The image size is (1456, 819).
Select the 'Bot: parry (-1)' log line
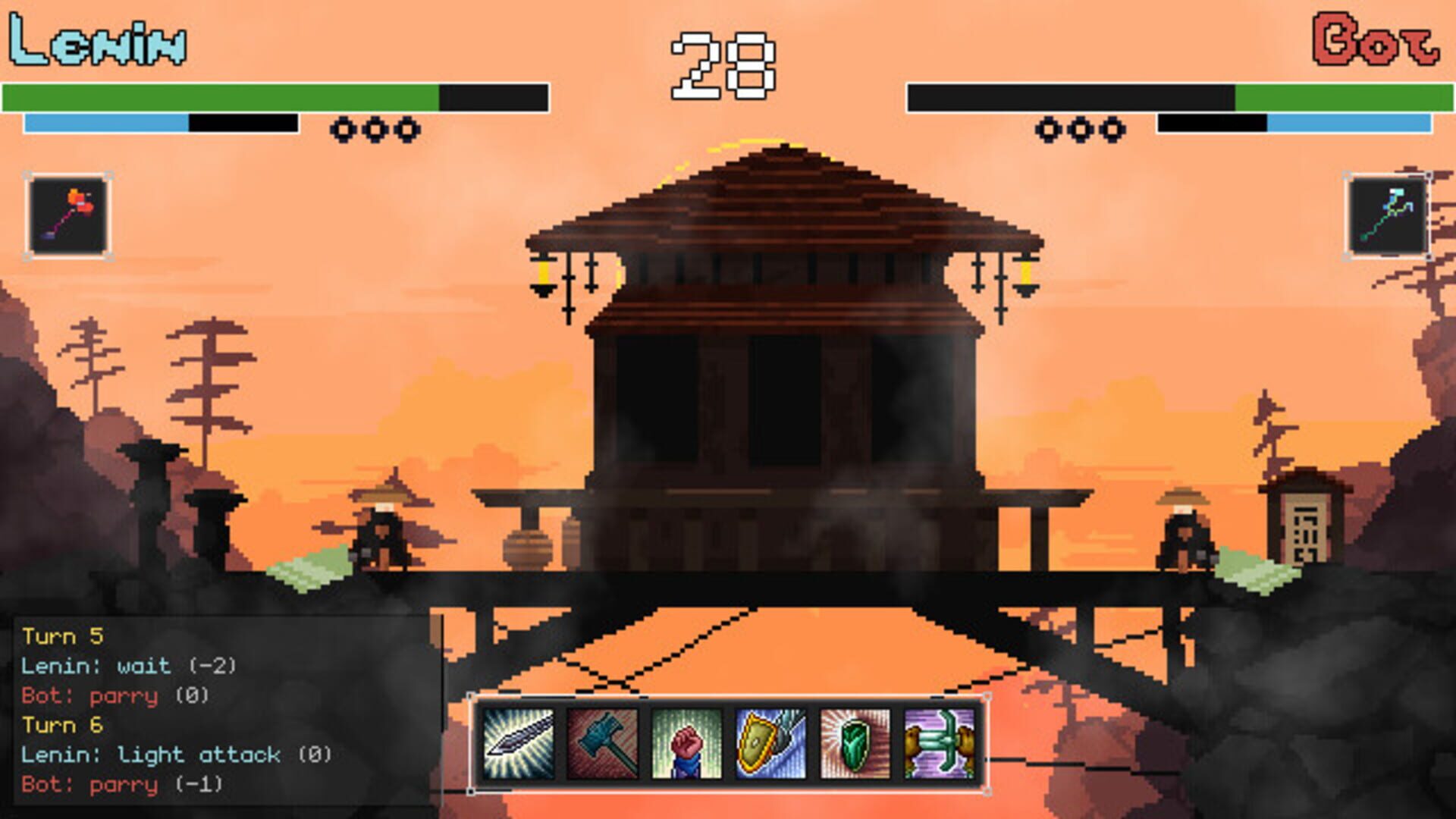point(121,783)
